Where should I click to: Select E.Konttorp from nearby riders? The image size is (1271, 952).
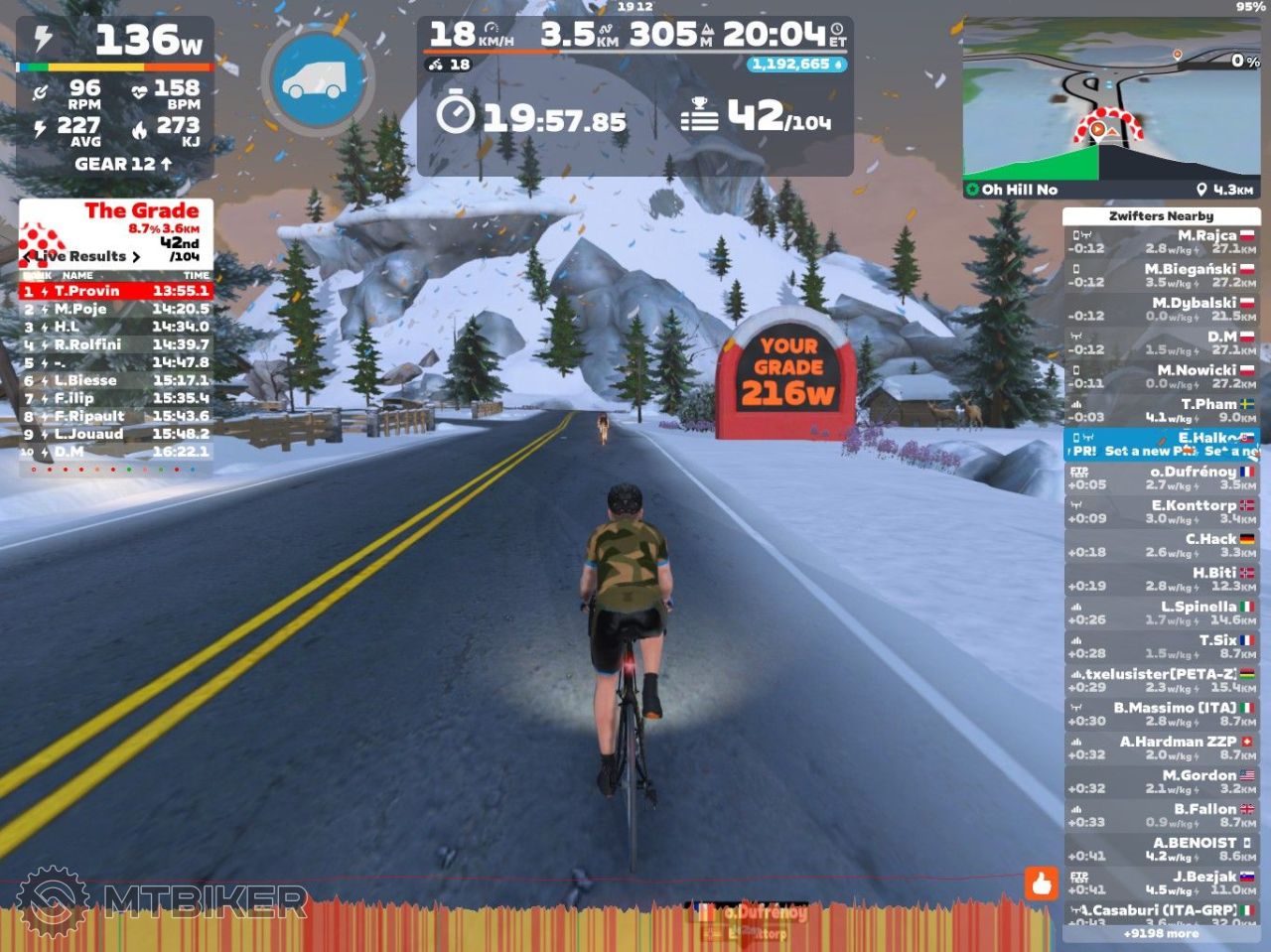[x=1162, y=512]
